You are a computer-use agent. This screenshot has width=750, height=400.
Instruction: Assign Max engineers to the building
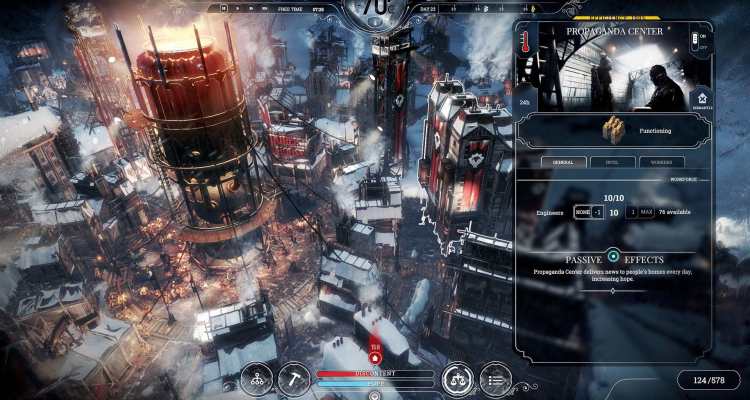point(648,212)
